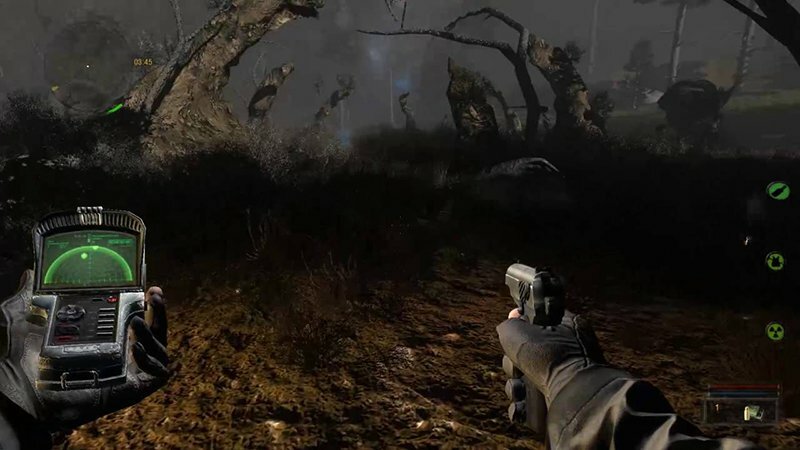Click the green body armor status icon
The height and width of the screenshot is (450, 800).
coord(776,261)
